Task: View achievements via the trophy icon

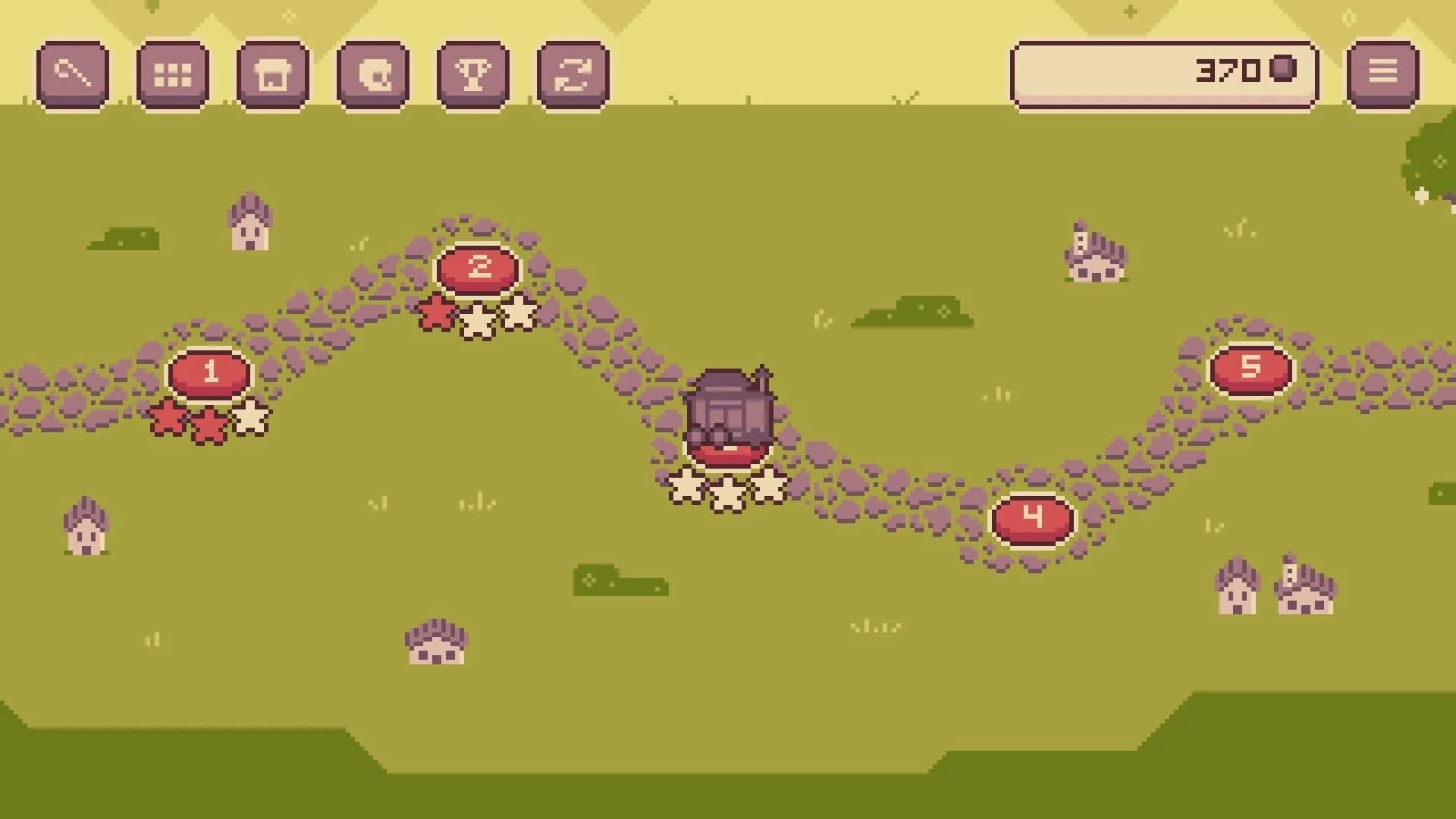Action: 472,74
